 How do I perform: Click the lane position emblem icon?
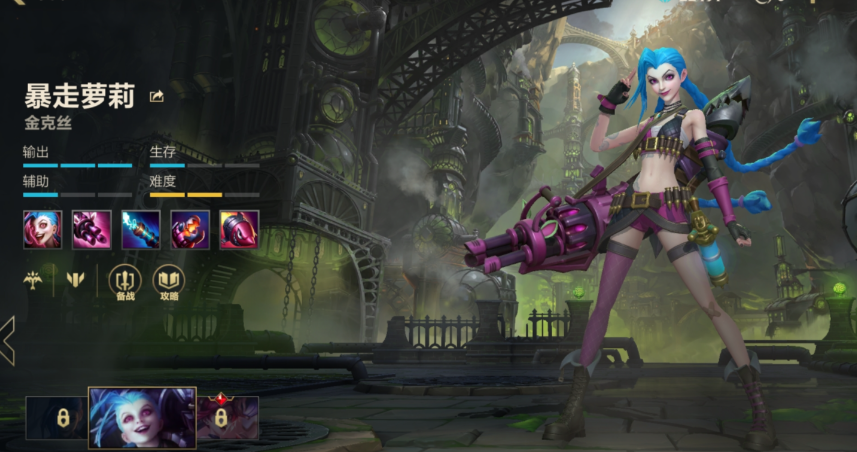[73, 280]
